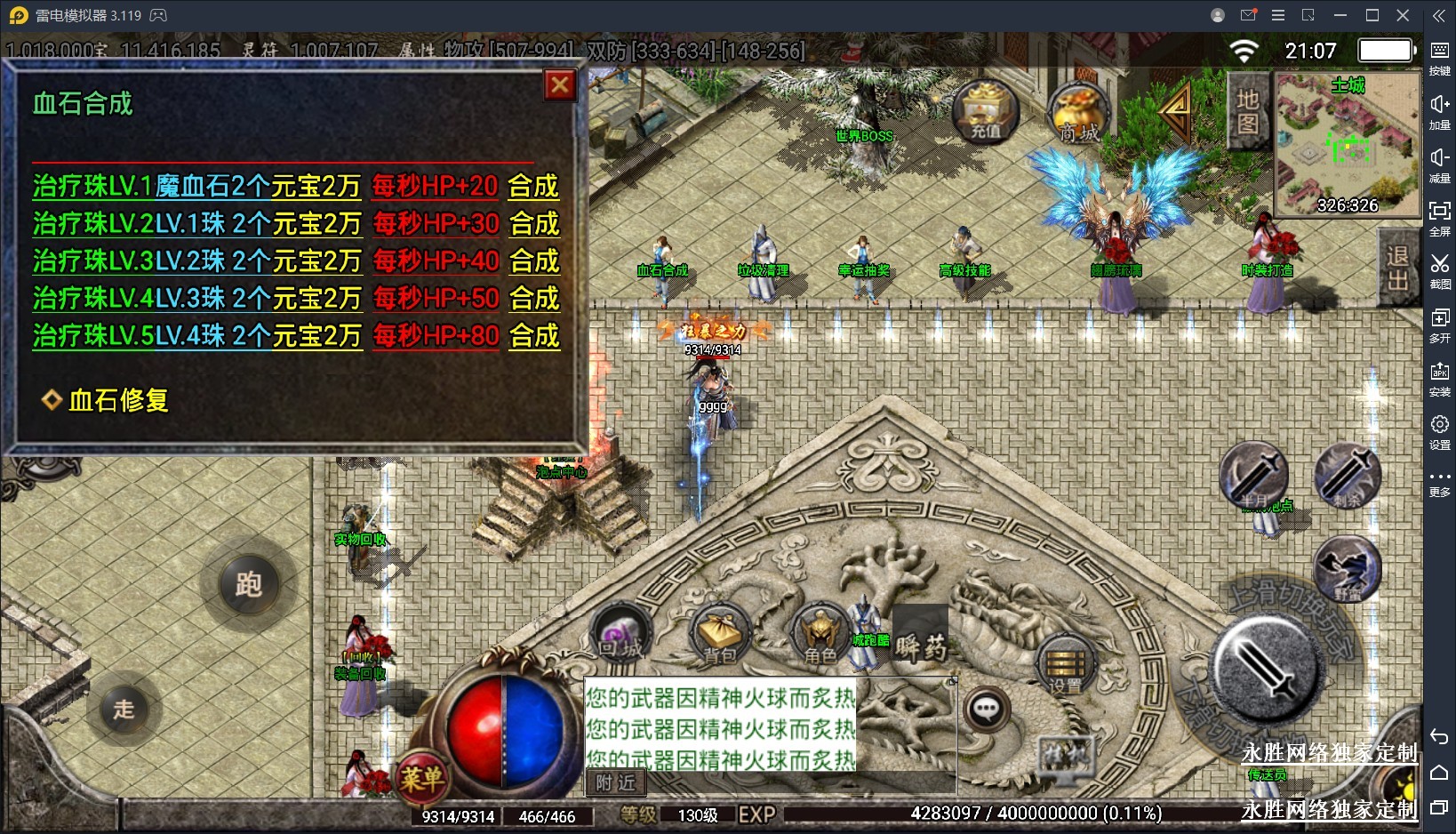1456x834 pixels.
Task: Tap the large sword attack button
Action: pyautogui.click(x=1268, y=667)
